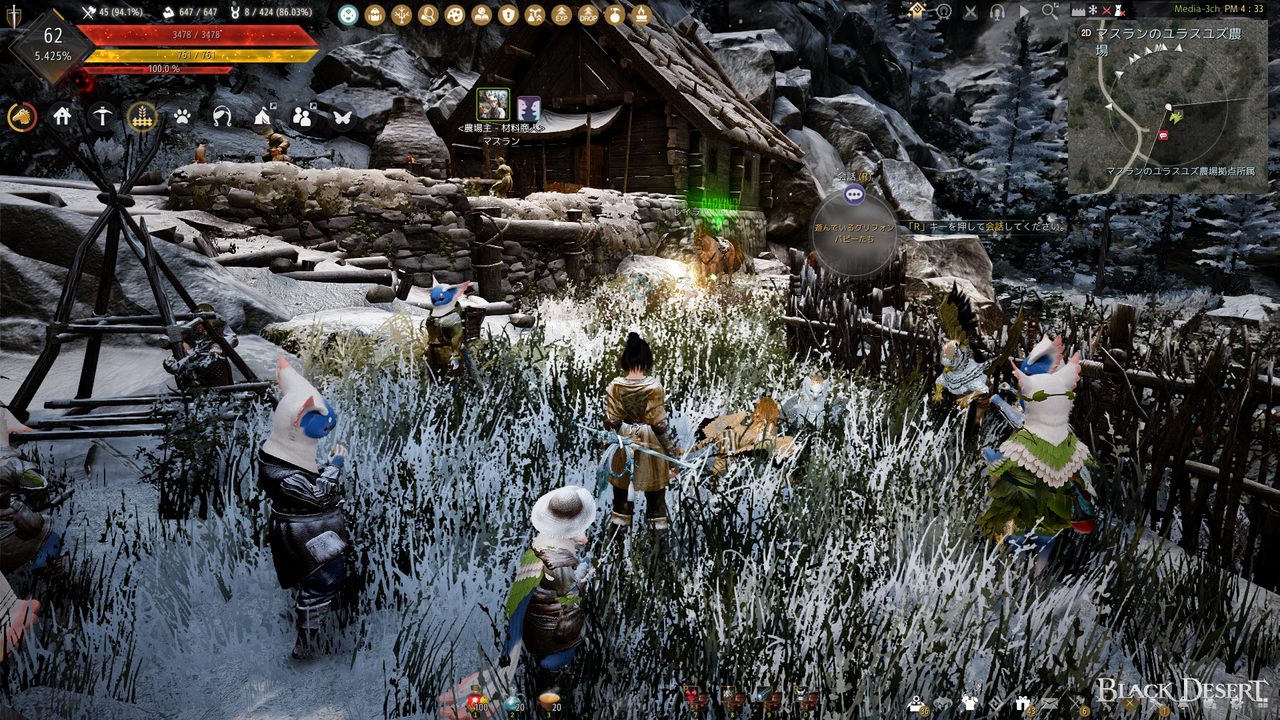Open the camp tent icon
1280x720 pixels.
262,117
